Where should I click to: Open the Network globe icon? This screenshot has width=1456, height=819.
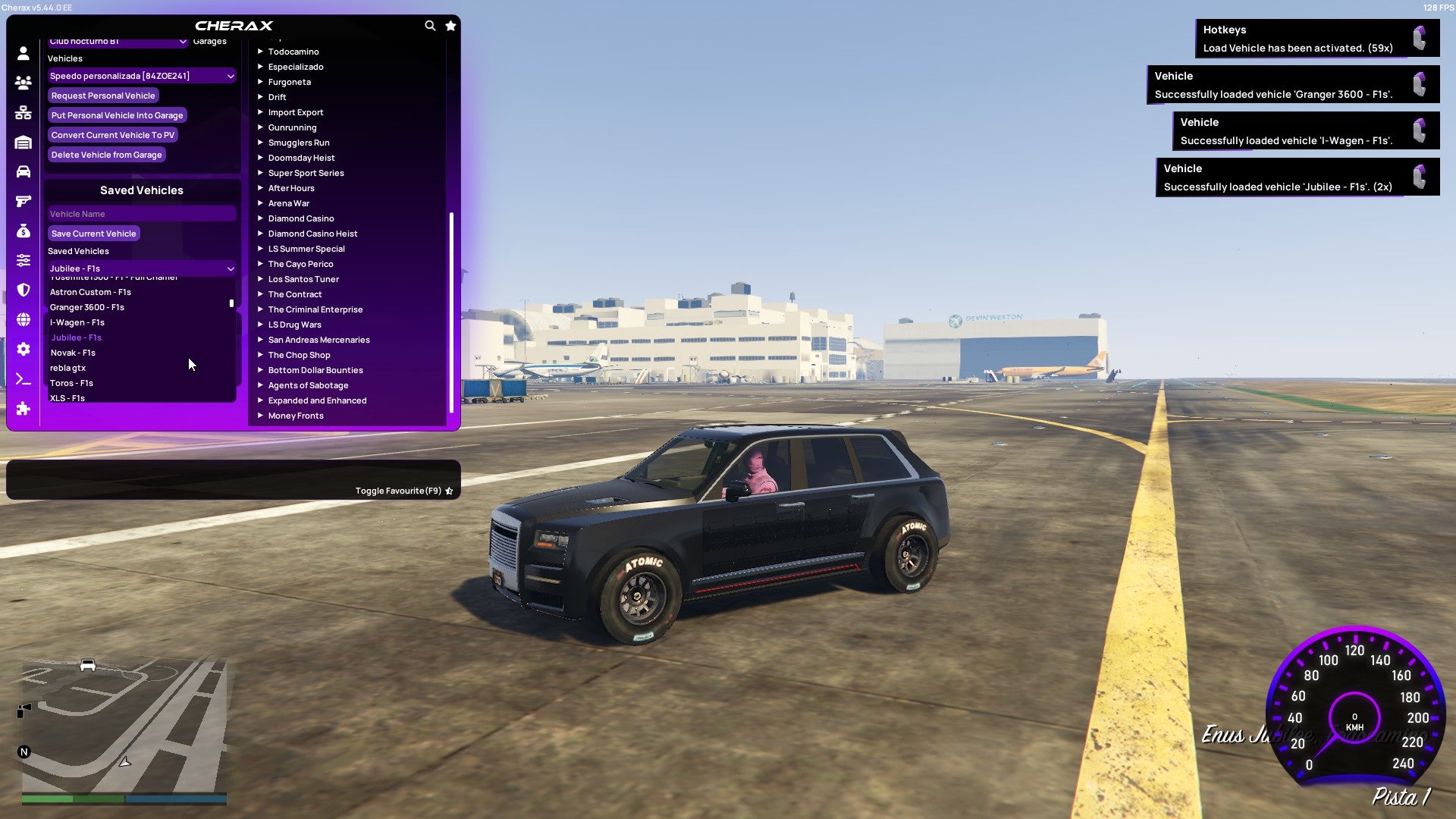[x=23, y=316]
